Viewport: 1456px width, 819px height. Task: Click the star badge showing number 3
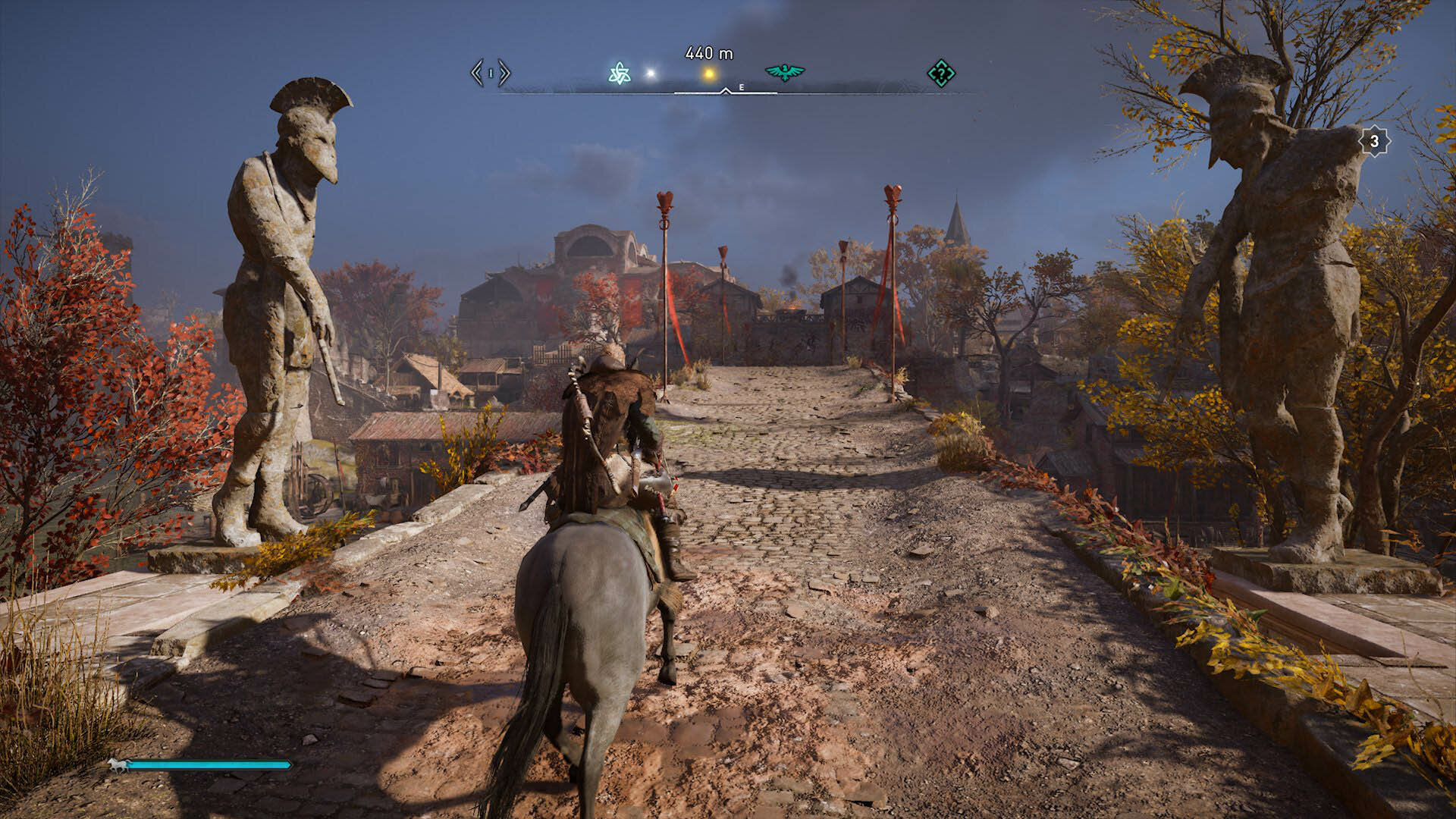click(x=1374, y=141)
